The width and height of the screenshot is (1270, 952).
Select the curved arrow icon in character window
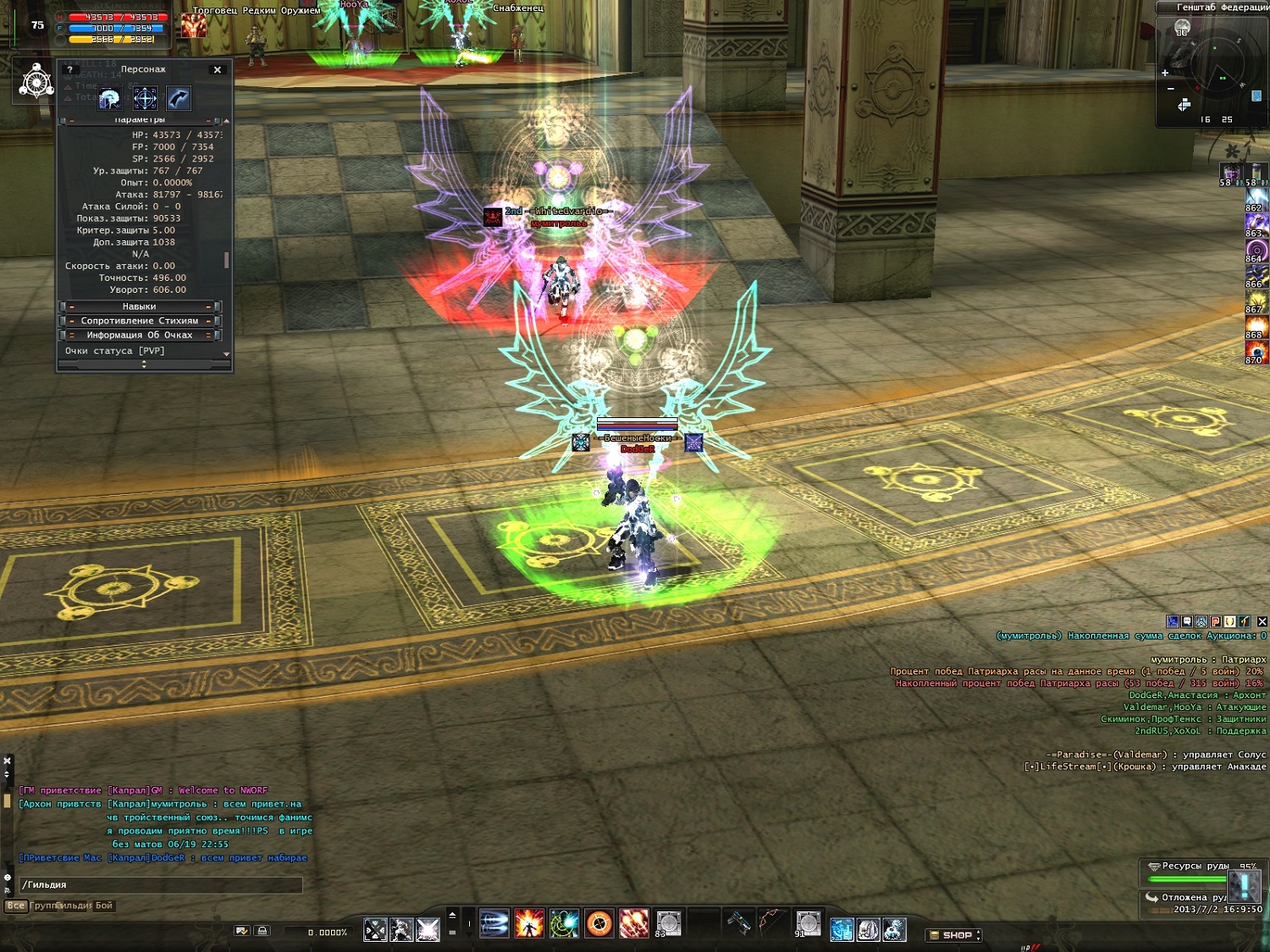click(179, 99)
